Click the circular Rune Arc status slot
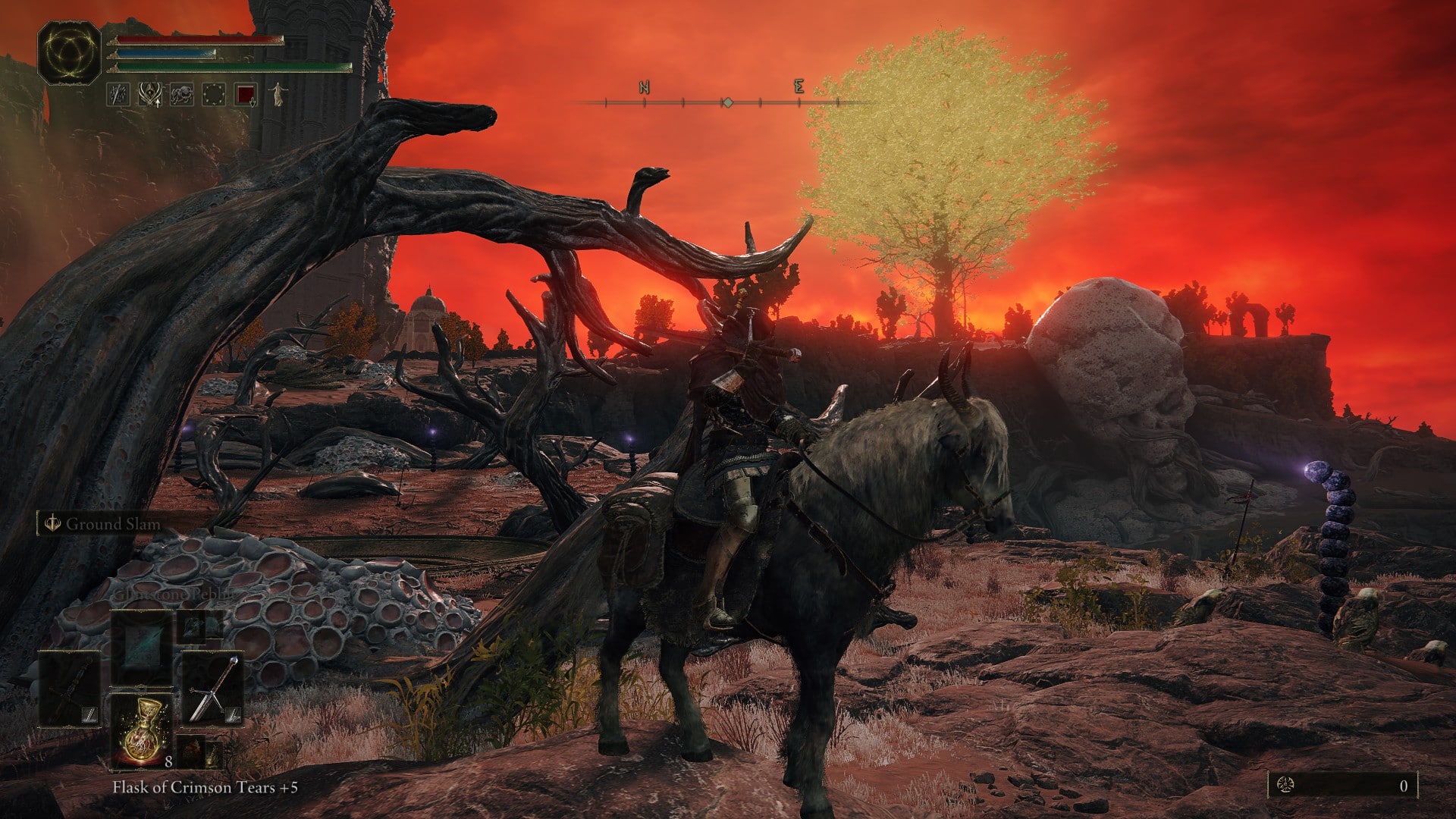1456x819 pixels. [x=213, y=94]
